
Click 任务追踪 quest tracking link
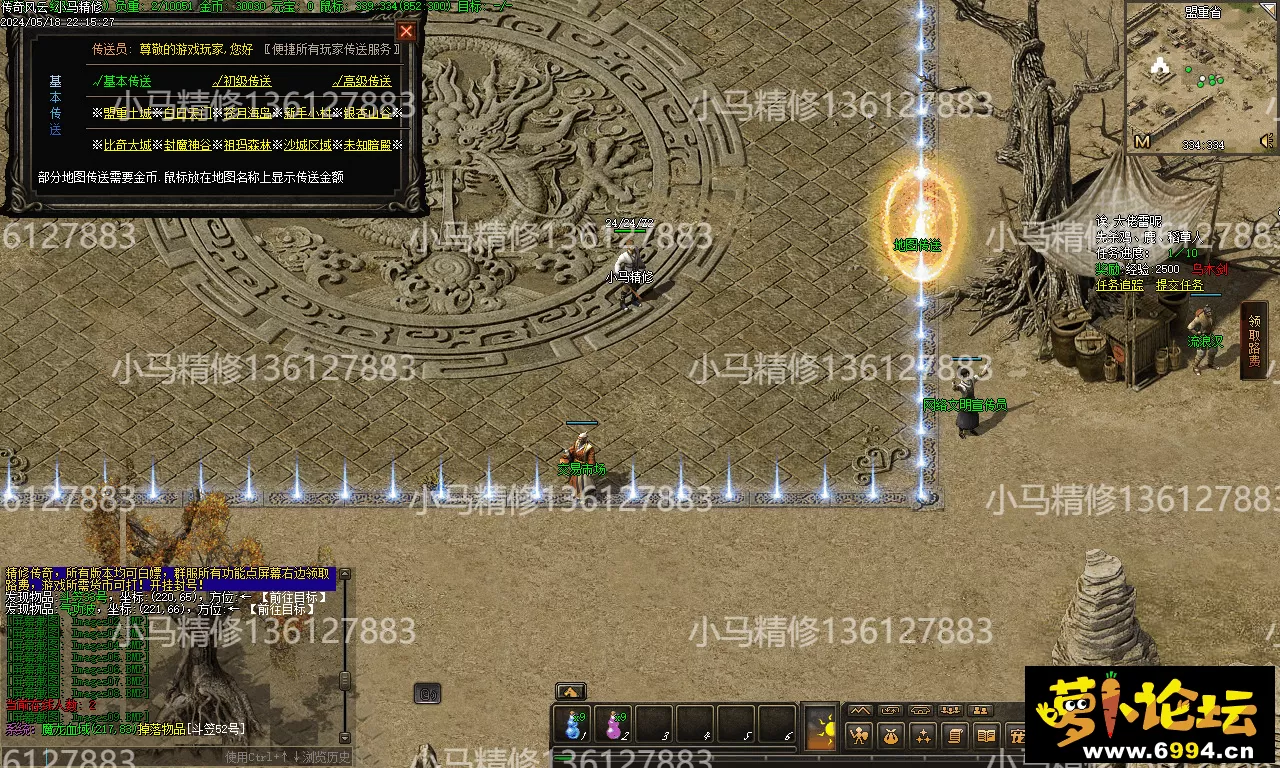point(1120,285)
